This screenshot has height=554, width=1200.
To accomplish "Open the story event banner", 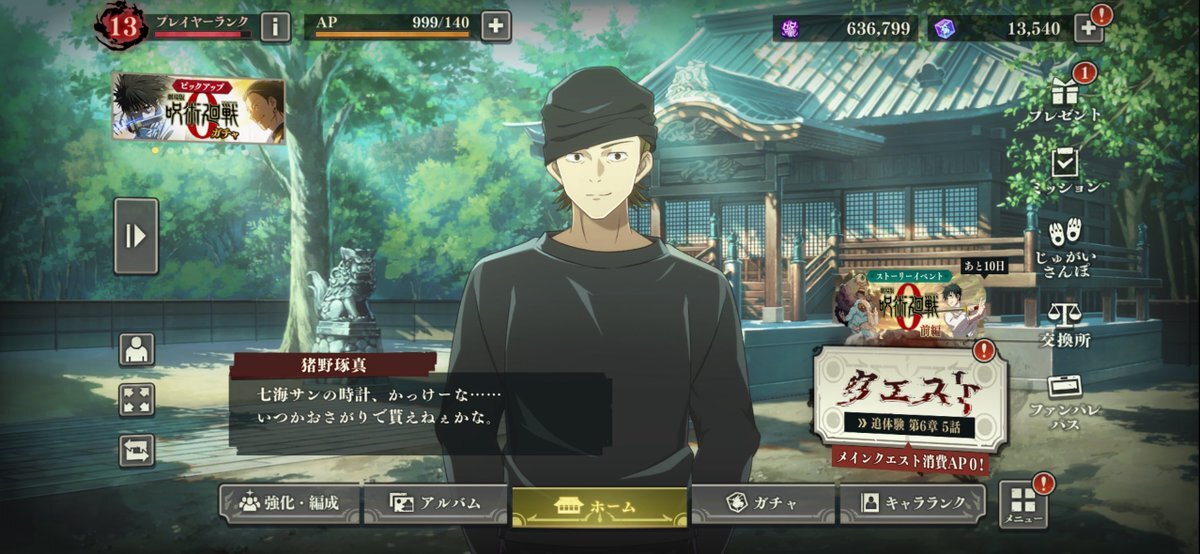I will tap(912, 302).
